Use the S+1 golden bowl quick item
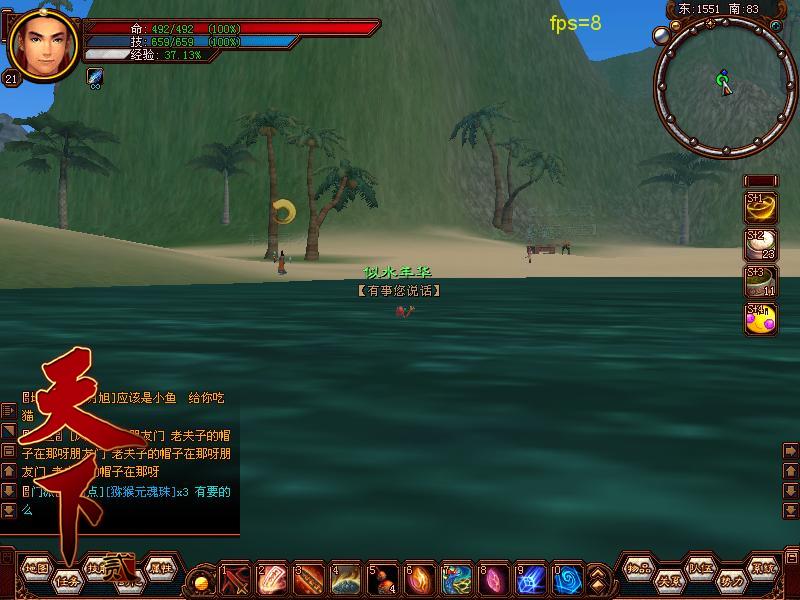This screenshot has height=600, width=800. pyautogui.click(x=762, y=207)
